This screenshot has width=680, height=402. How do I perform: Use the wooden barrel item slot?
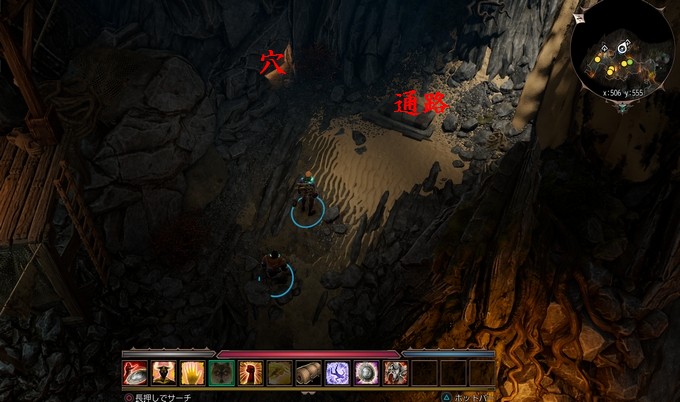pyautogui.click(x=309, y=373)
